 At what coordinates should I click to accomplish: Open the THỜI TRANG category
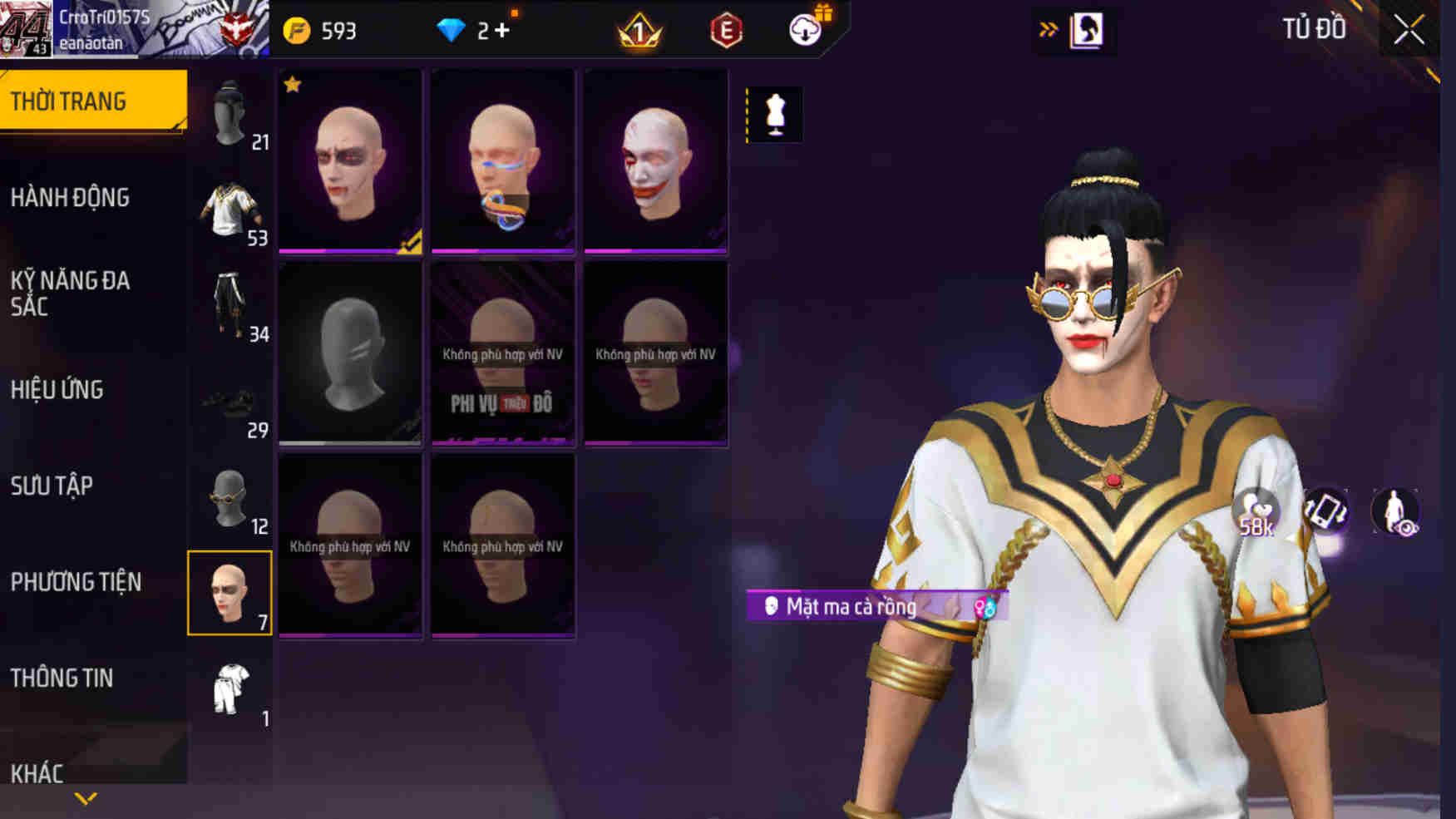(x=93, y=101)
